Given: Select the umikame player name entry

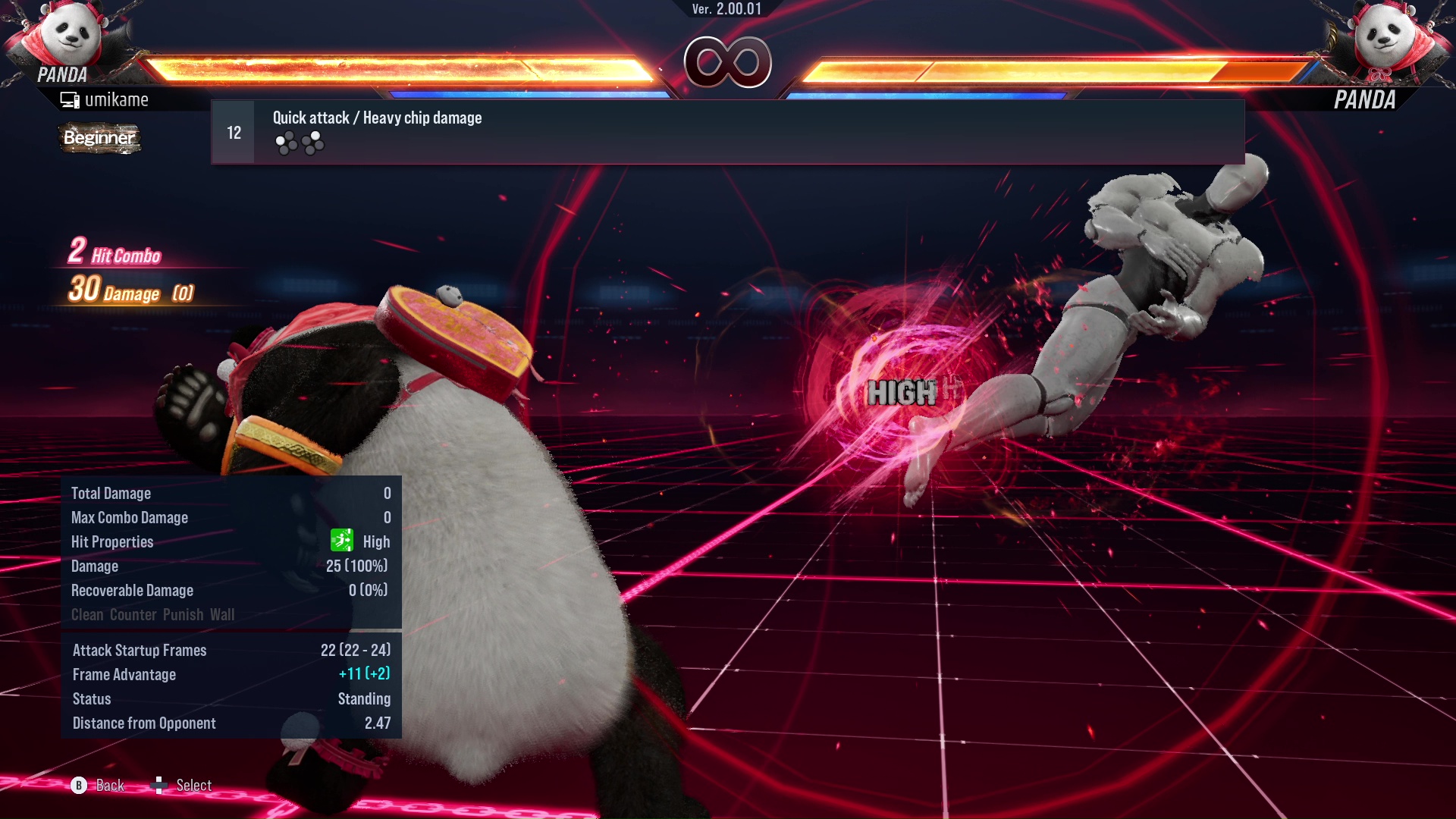Looking at the screenshot, I should pos(118,99).
